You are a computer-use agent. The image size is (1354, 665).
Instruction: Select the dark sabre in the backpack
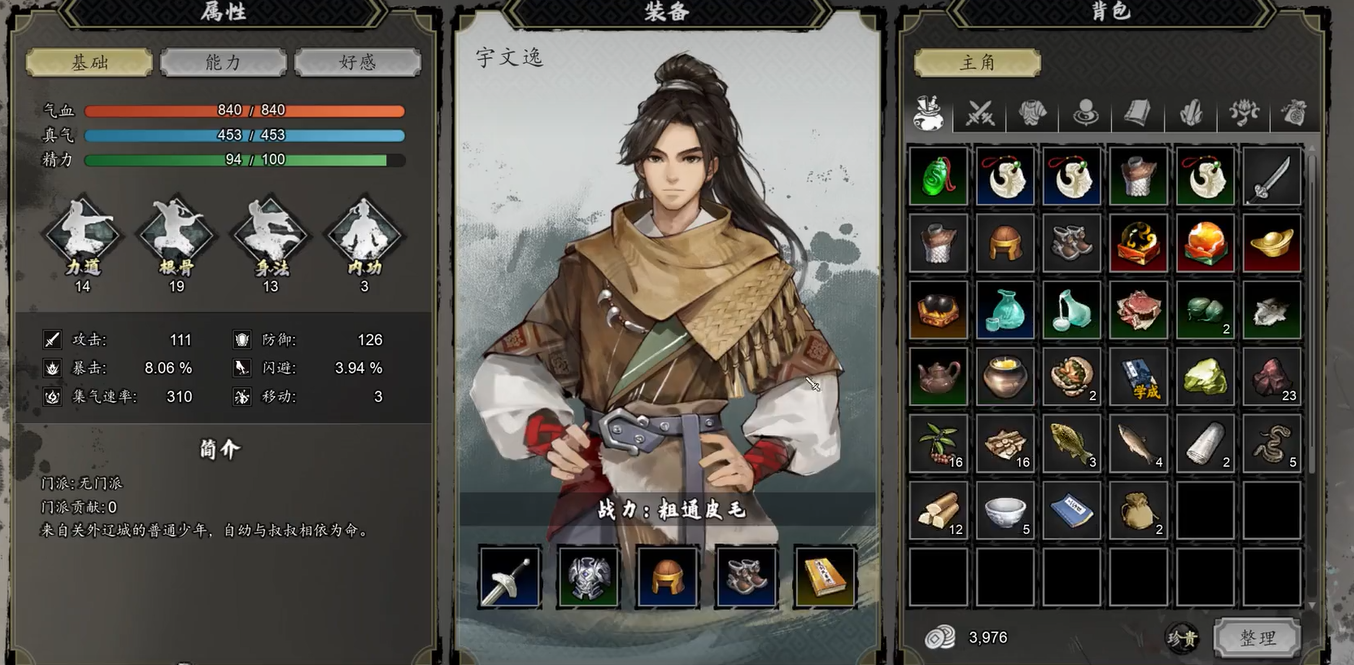(x=1272, y=177)
